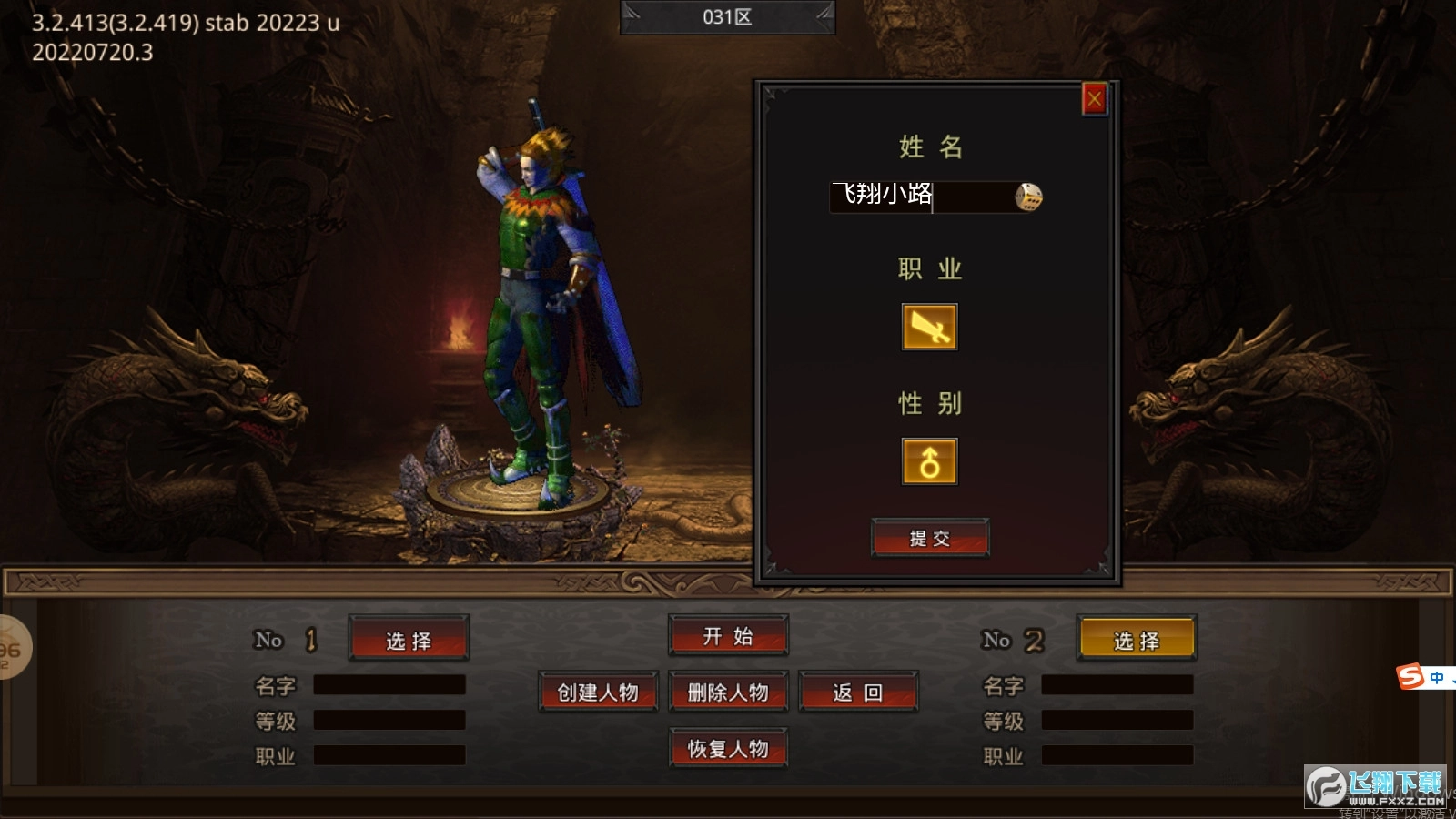1456x819 pixels.
Task: Click the 删除人物 delete character button
Action: (x=728, y=692)
